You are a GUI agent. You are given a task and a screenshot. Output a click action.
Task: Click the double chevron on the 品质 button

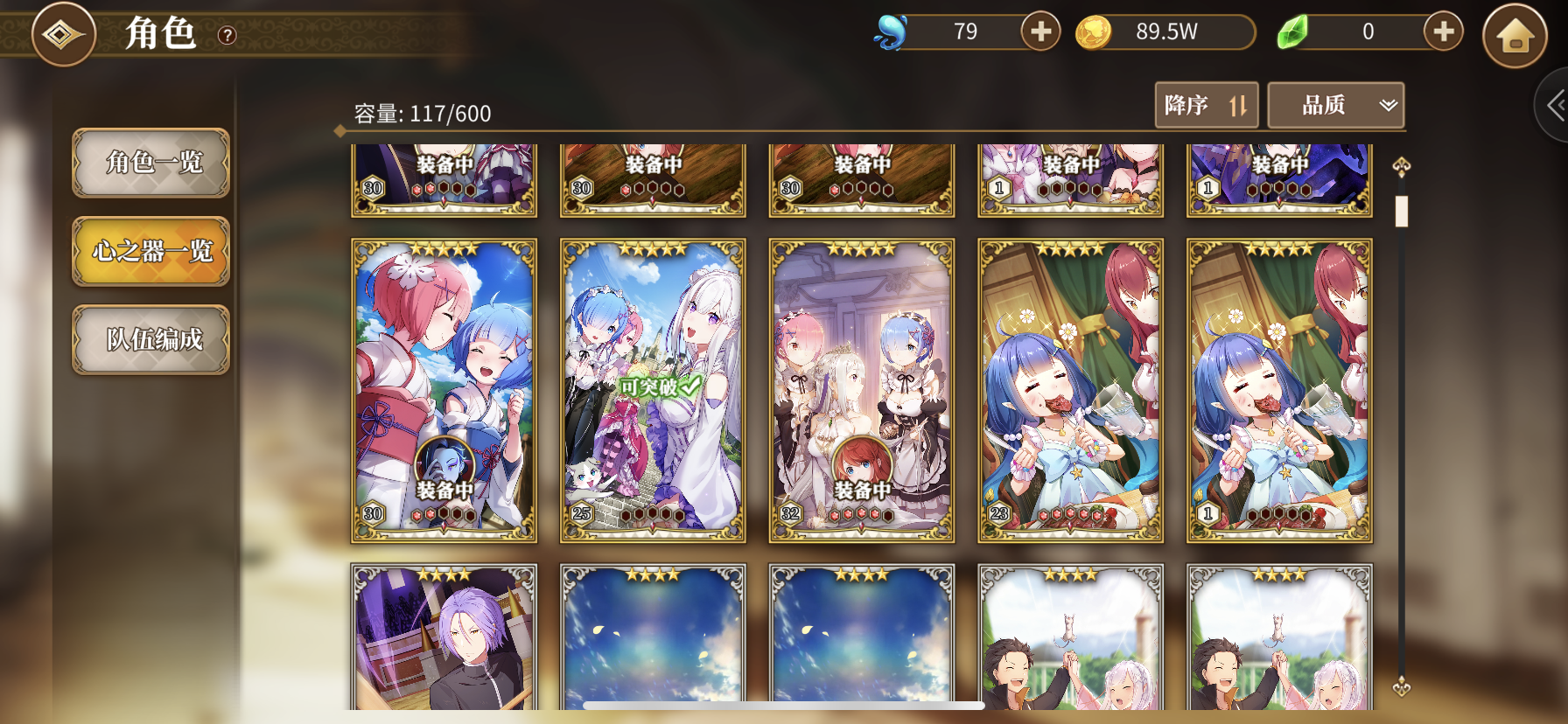coord(1388,105)
